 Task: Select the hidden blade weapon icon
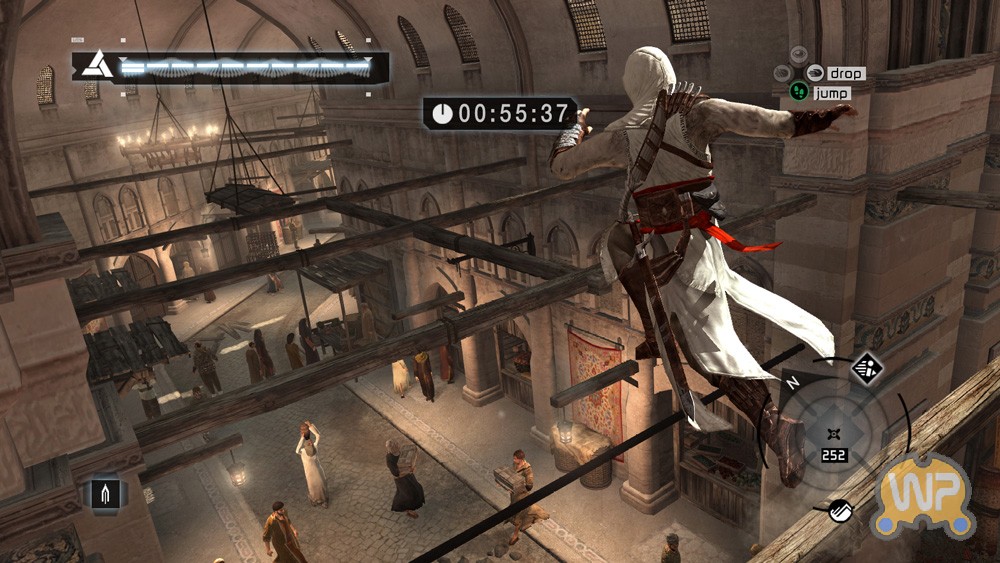click(x=107, y=493)
